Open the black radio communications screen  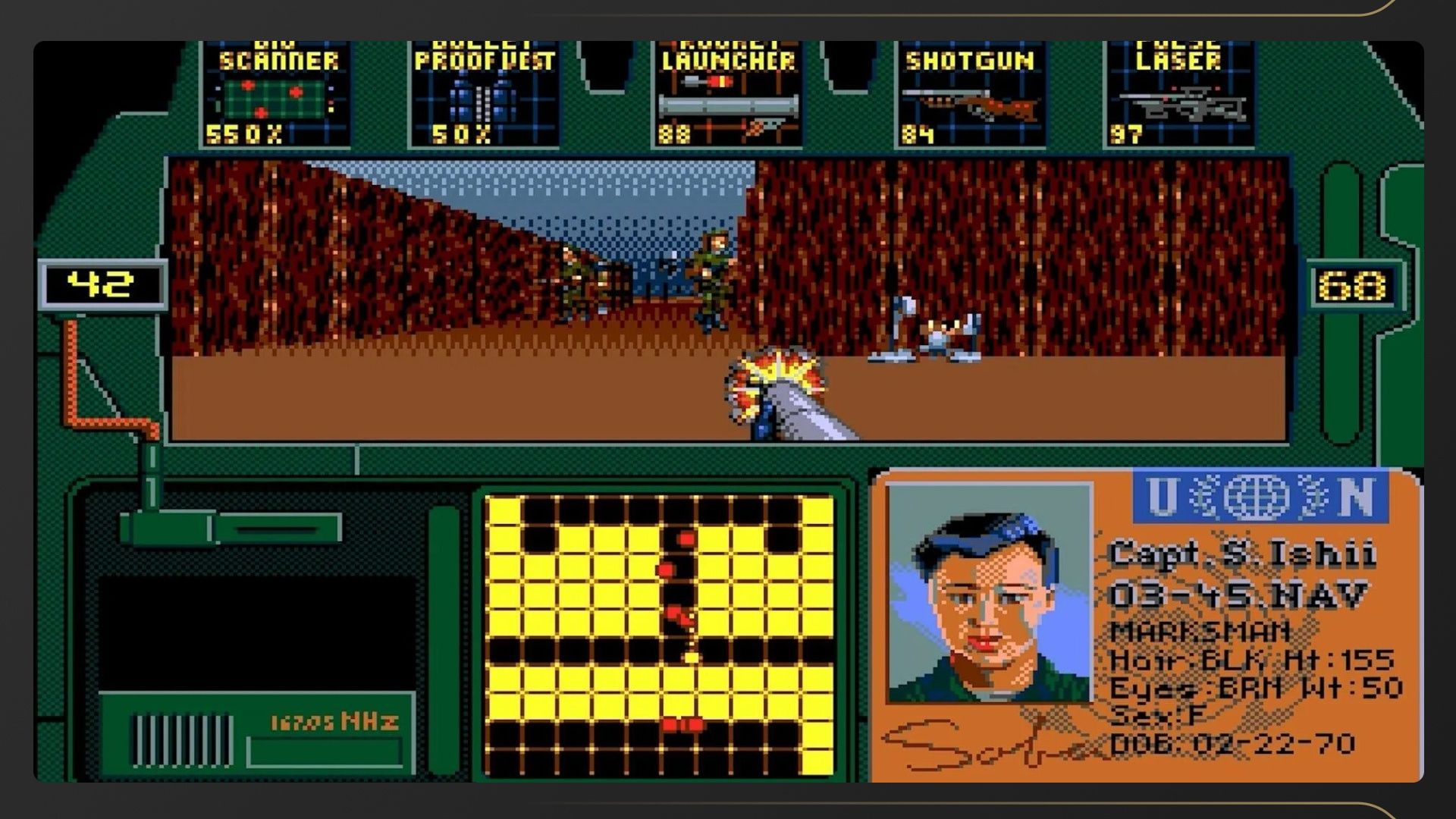[256, 632]
